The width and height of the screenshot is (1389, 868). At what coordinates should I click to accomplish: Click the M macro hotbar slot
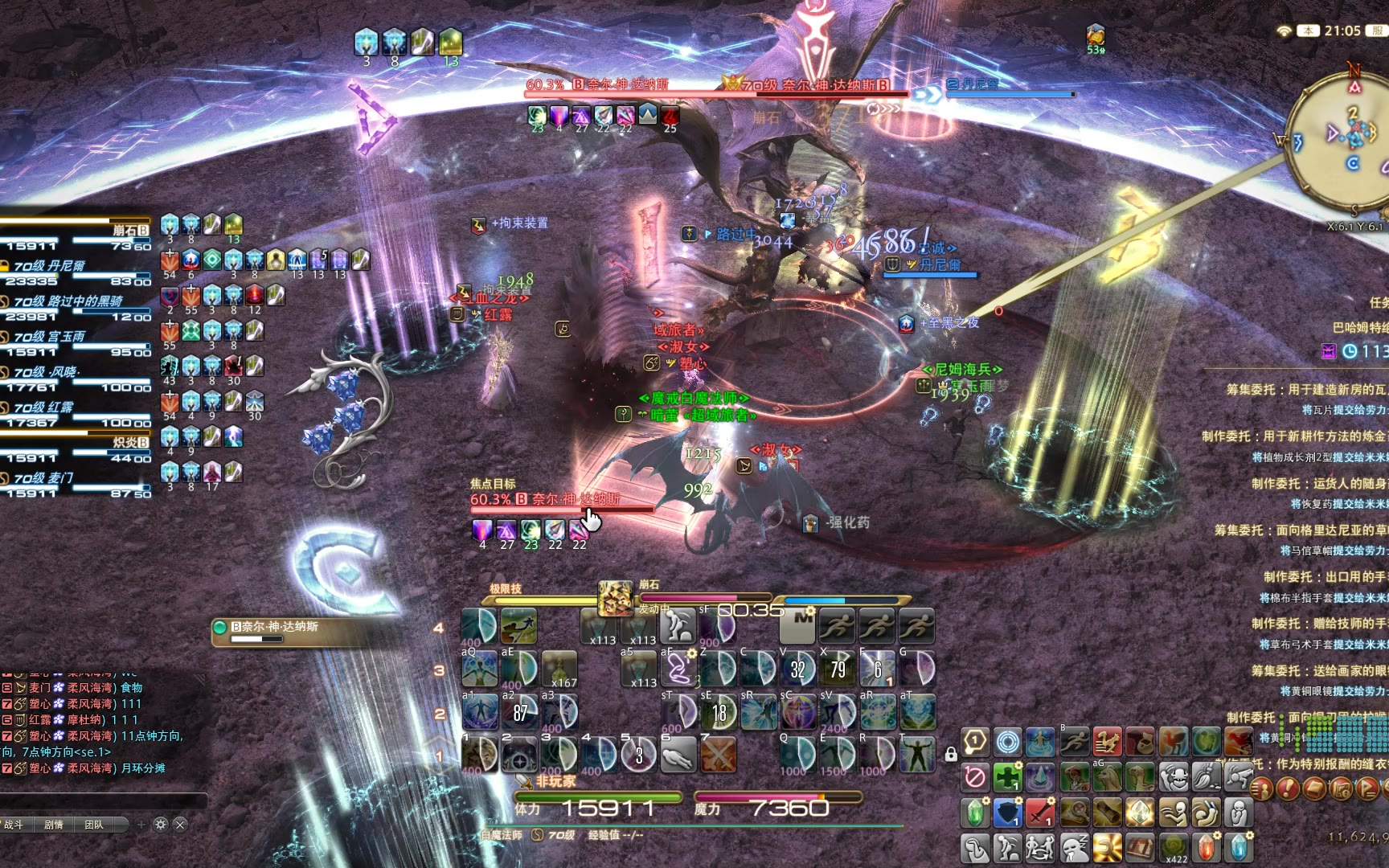pyautogui.click(x=797, y=624)
